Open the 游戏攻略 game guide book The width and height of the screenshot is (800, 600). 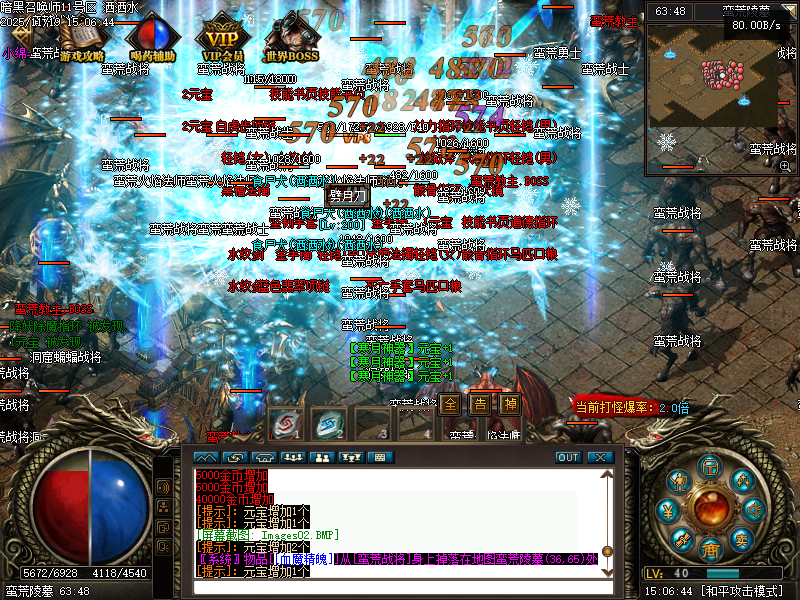pyautogui.click(x=79, y=40)
